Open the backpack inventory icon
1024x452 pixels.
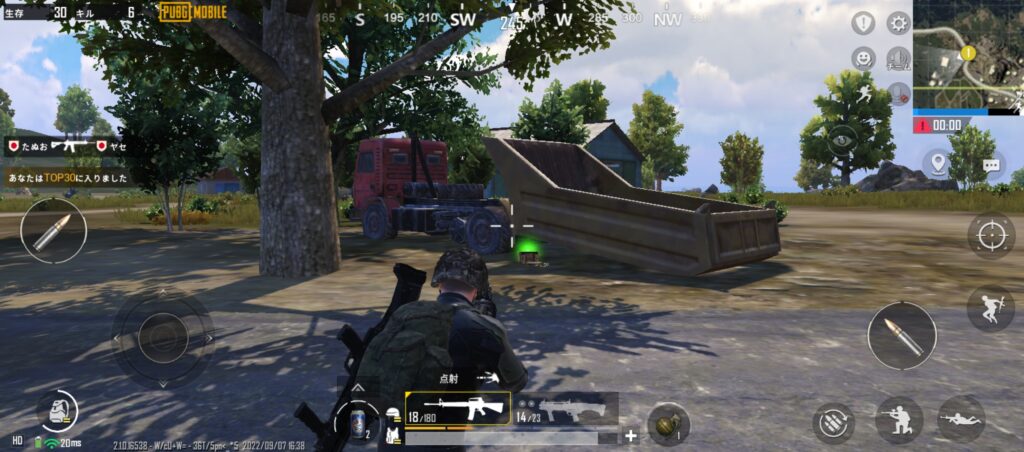pyautogui.click(x=58, y=411)
